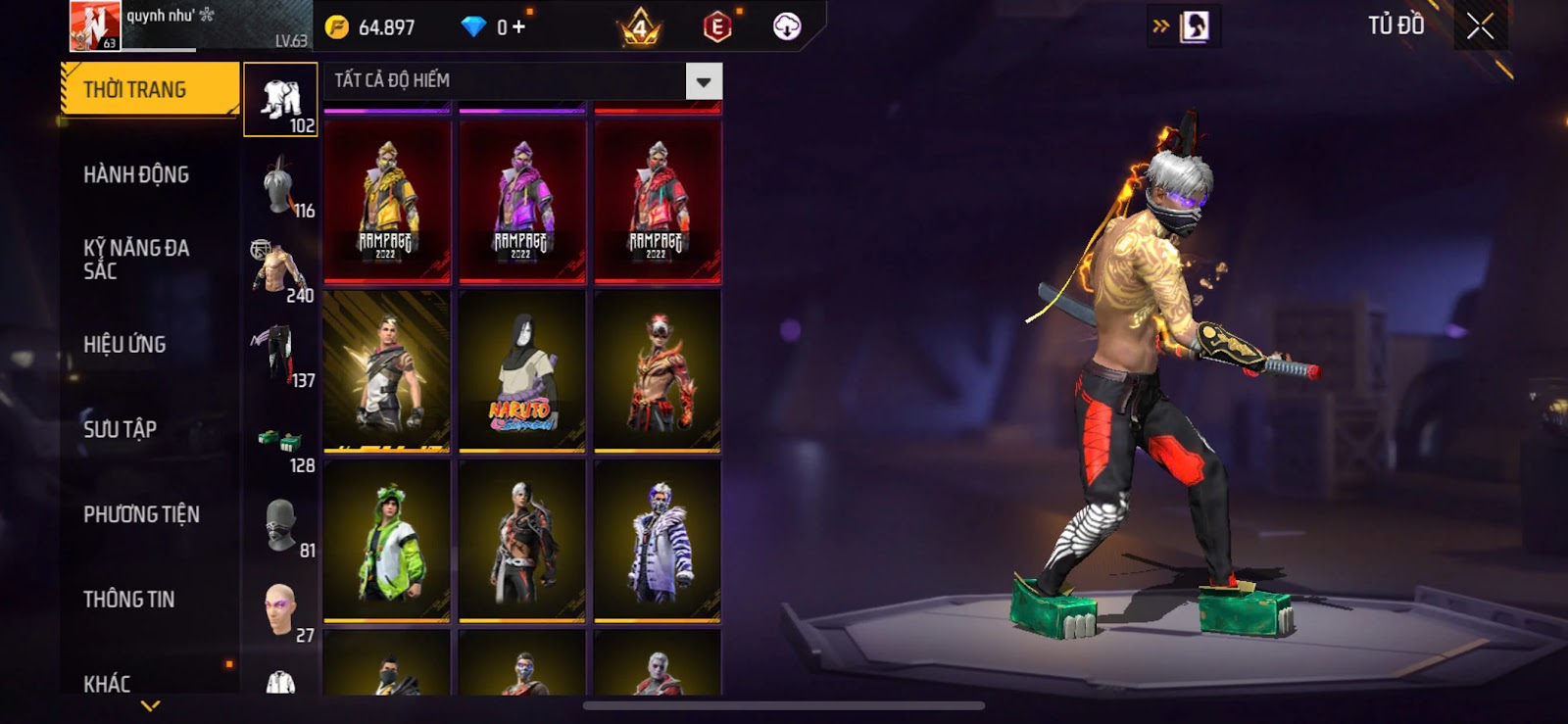Open the HÀNH ĐỘNG category

click(x=136, y=175)
